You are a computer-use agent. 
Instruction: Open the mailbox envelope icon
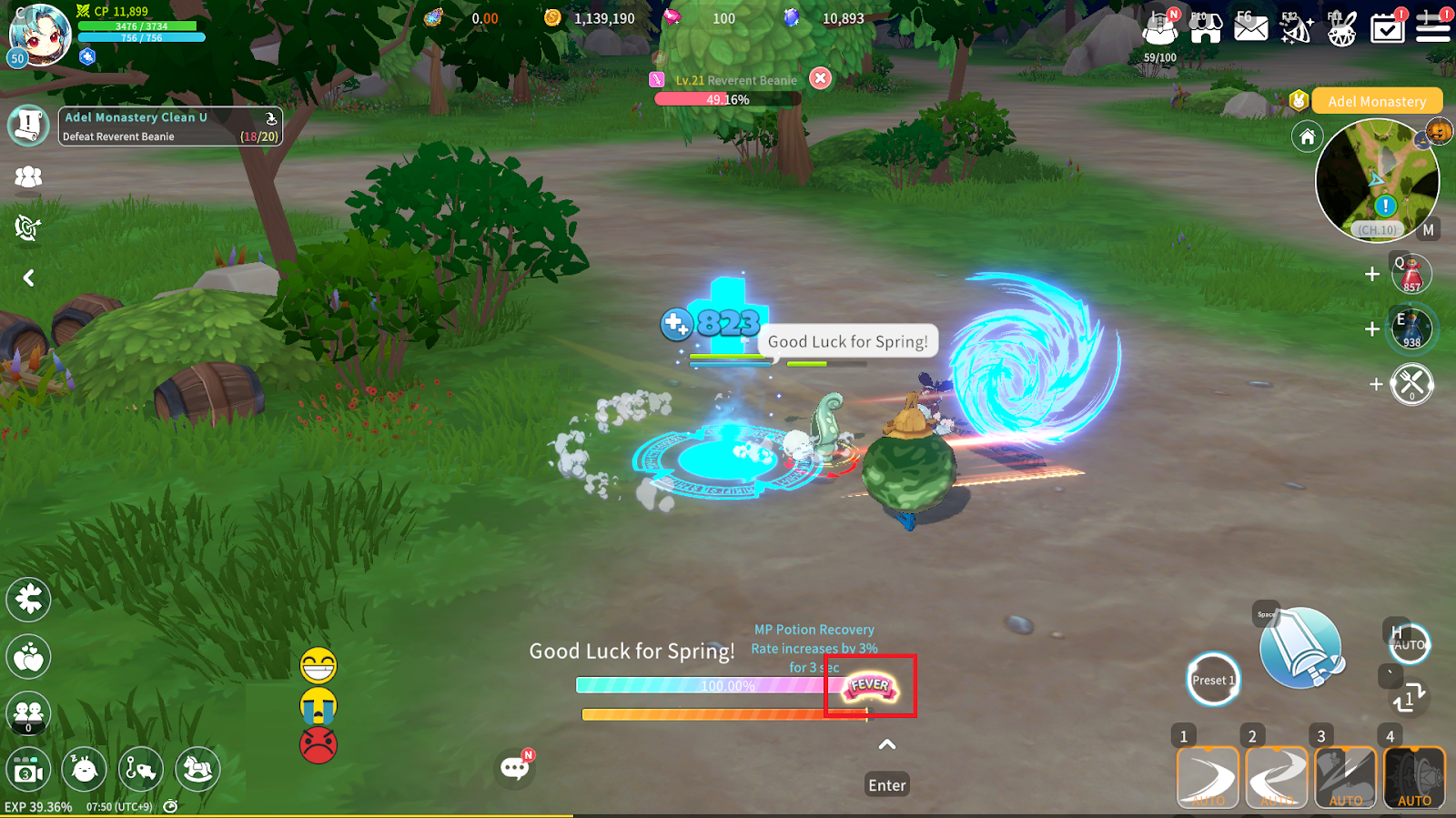point(1250,28)
